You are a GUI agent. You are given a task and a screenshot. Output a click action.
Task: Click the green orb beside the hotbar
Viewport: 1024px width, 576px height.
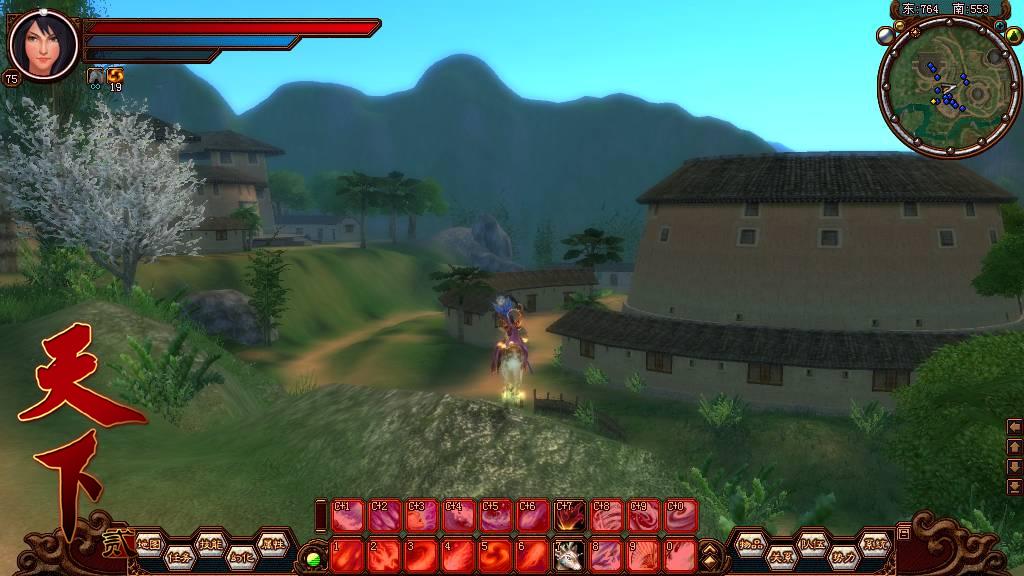[313, 557]
